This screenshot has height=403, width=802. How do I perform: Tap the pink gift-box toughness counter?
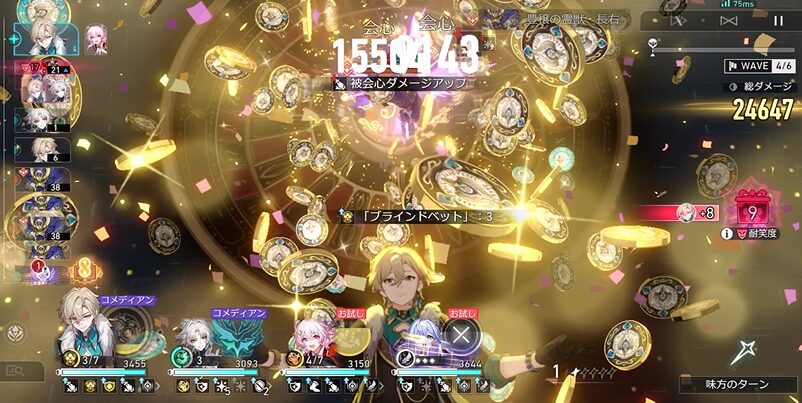pyautogui.click(x=750, y=211)
